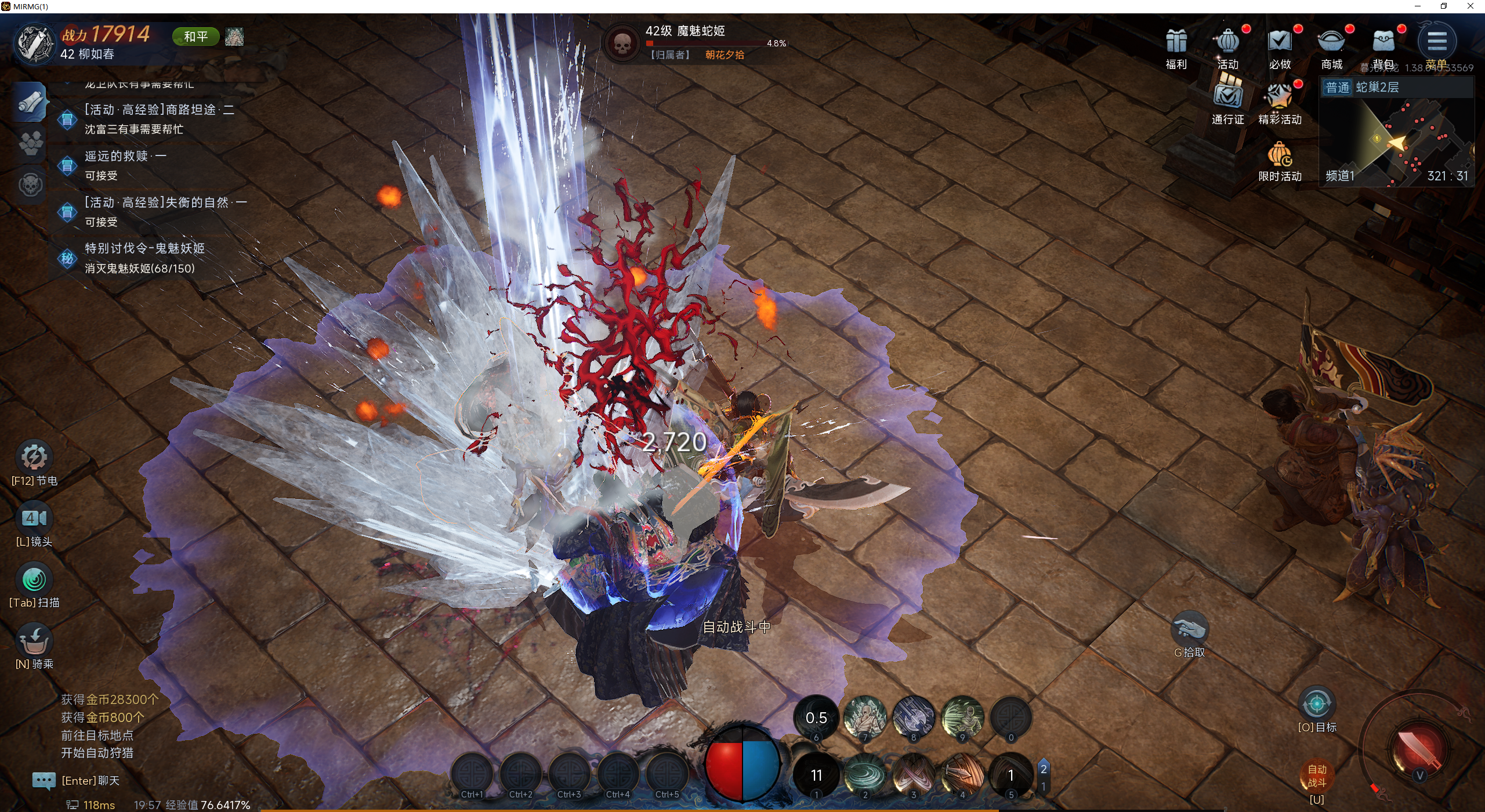Toggle the 和平 combat mode button
This screenshot has height=812, width=1485.
tap(195, 37)
